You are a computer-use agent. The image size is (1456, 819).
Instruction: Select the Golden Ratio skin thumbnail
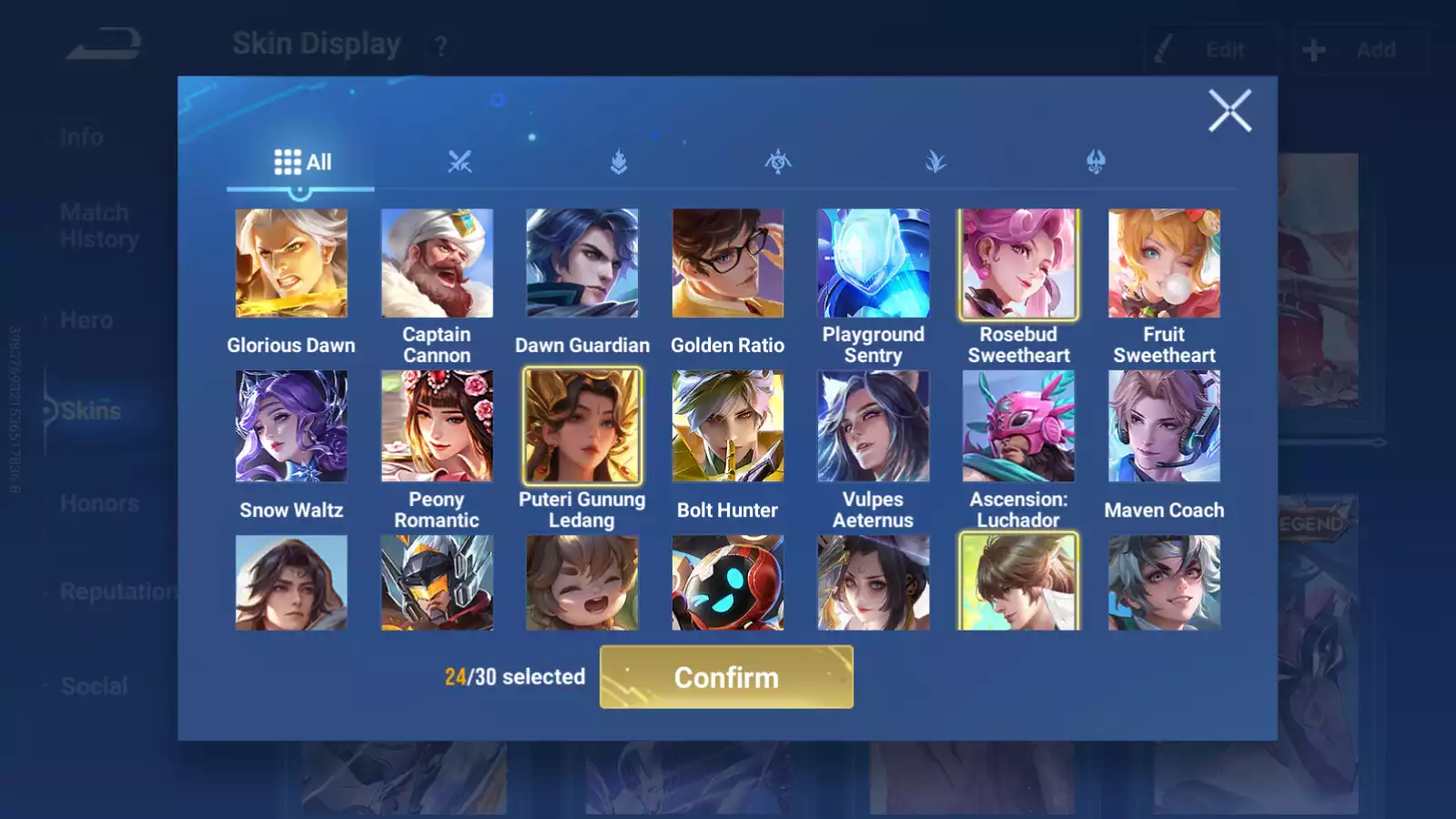(x=728, y=262)
